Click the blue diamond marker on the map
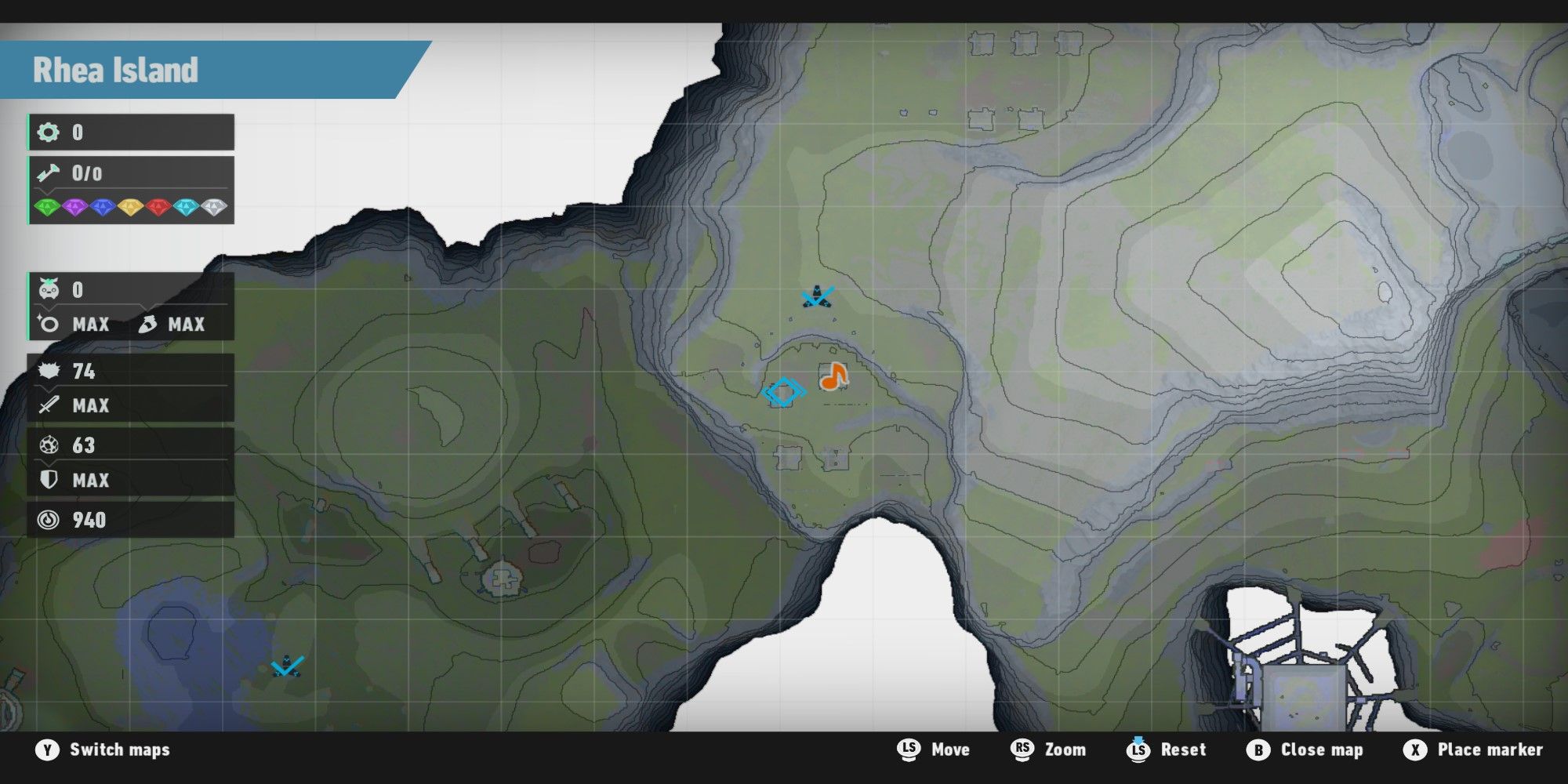Viewport: 1568px width, 784px height. point(783,391)
